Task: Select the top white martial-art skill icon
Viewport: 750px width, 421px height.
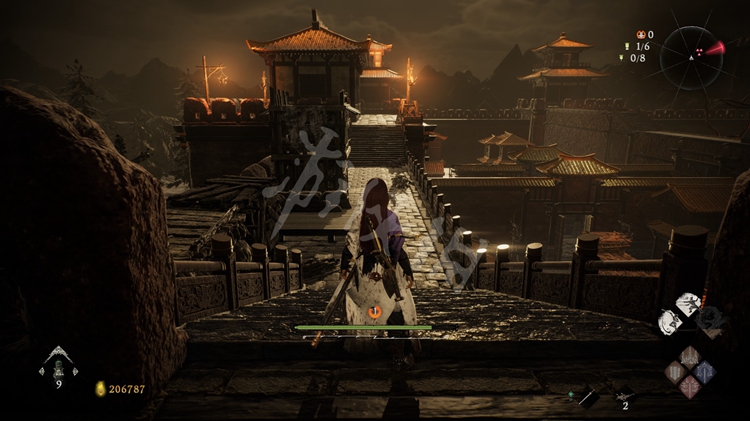Action: point(688,304)
